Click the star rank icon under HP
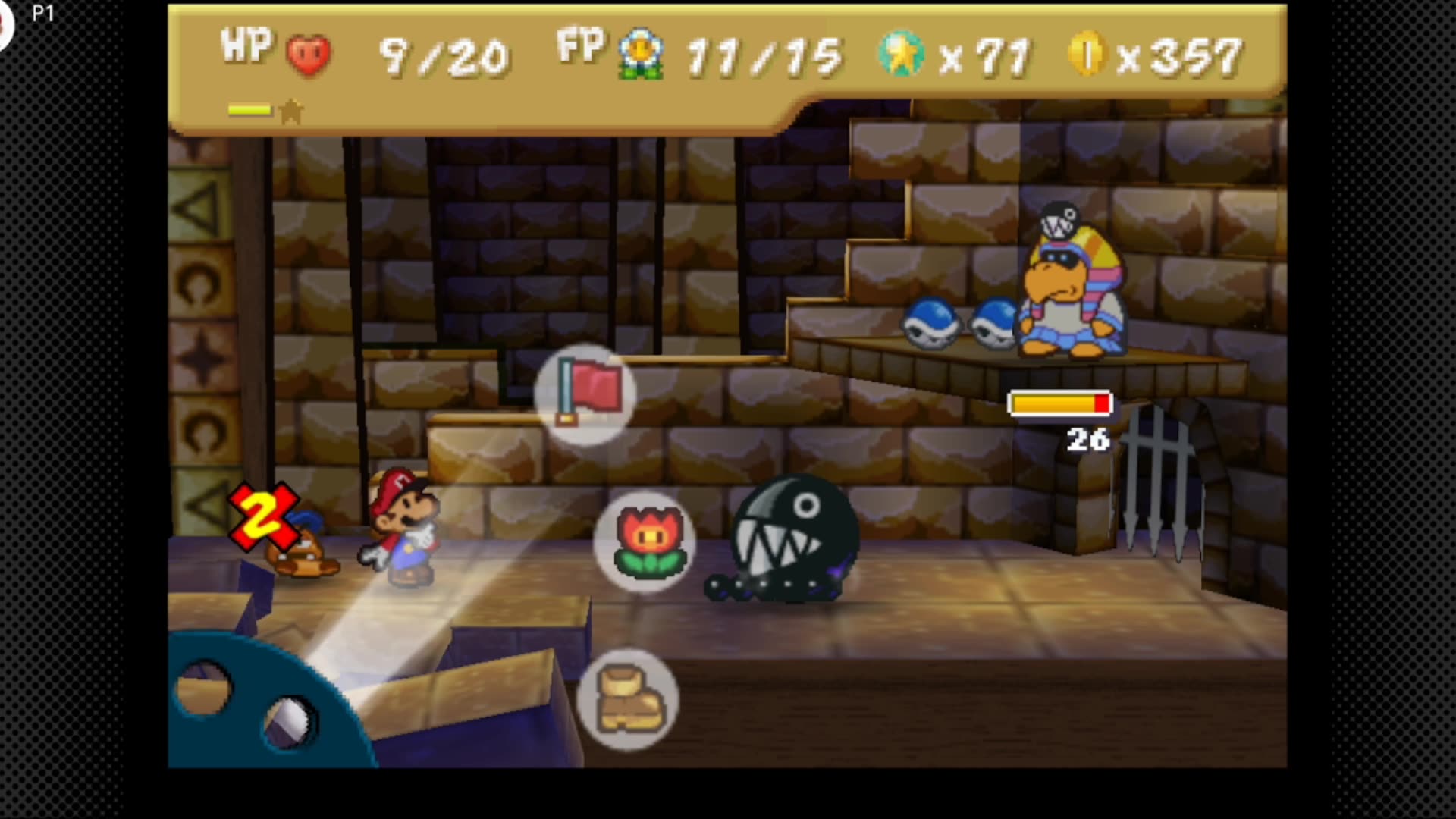 tap(290, 111)
